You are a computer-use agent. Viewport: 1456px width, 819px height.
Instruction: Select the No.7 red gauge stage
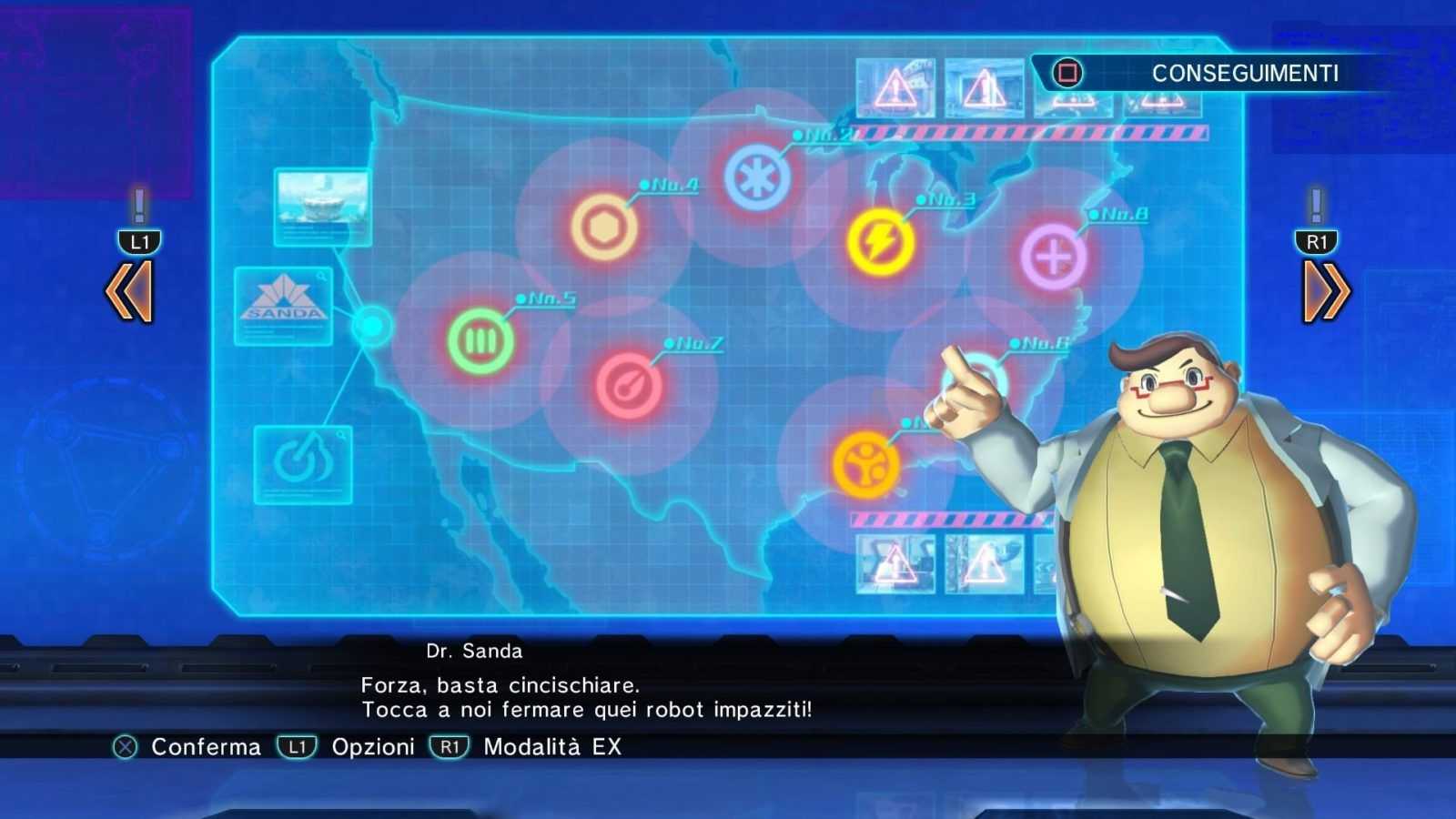coord(628,386)
